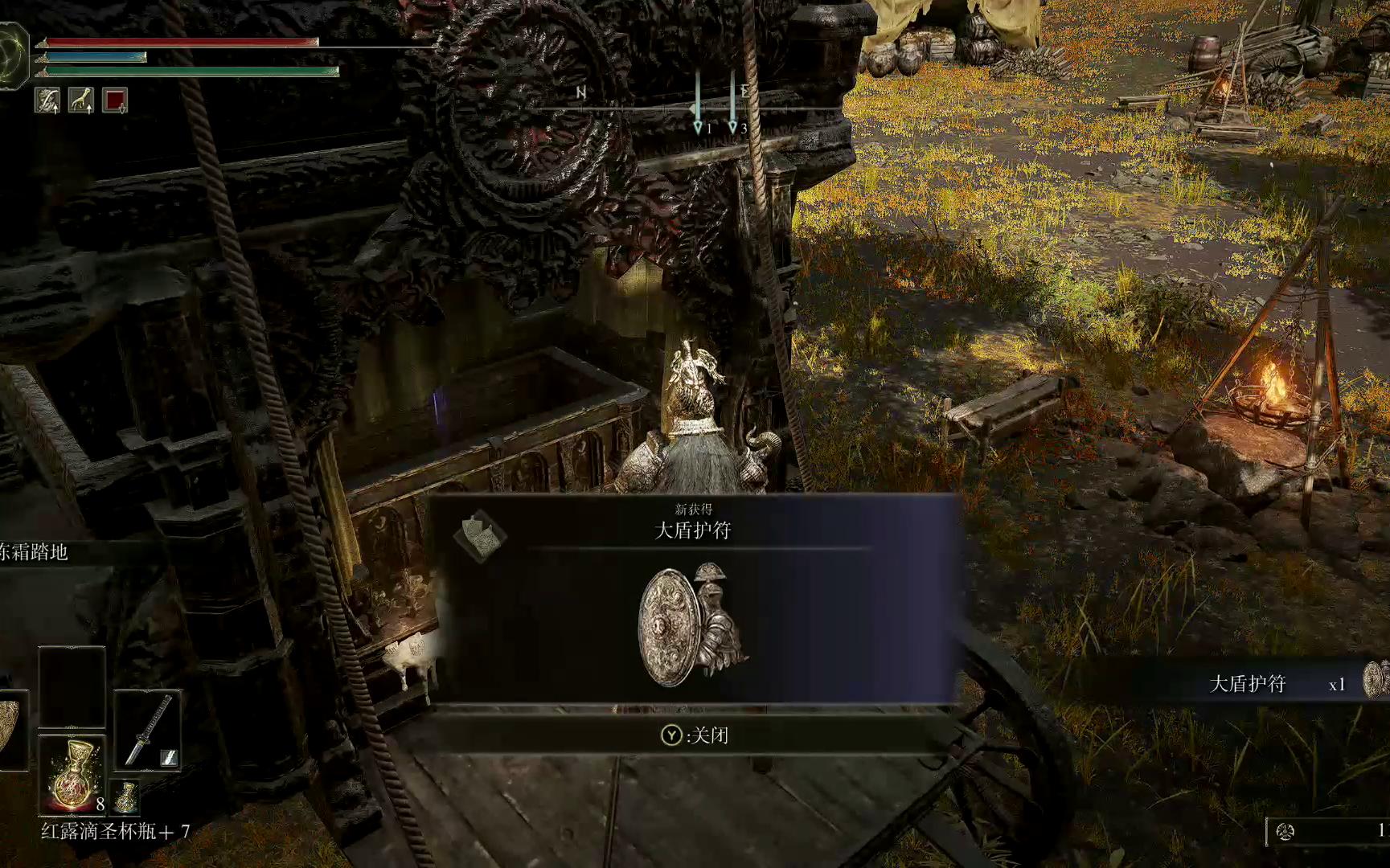Inspect the claw-shaped buff status icon
The image size is (1390, 868).
pyautogui.click(x=81, y=100)
